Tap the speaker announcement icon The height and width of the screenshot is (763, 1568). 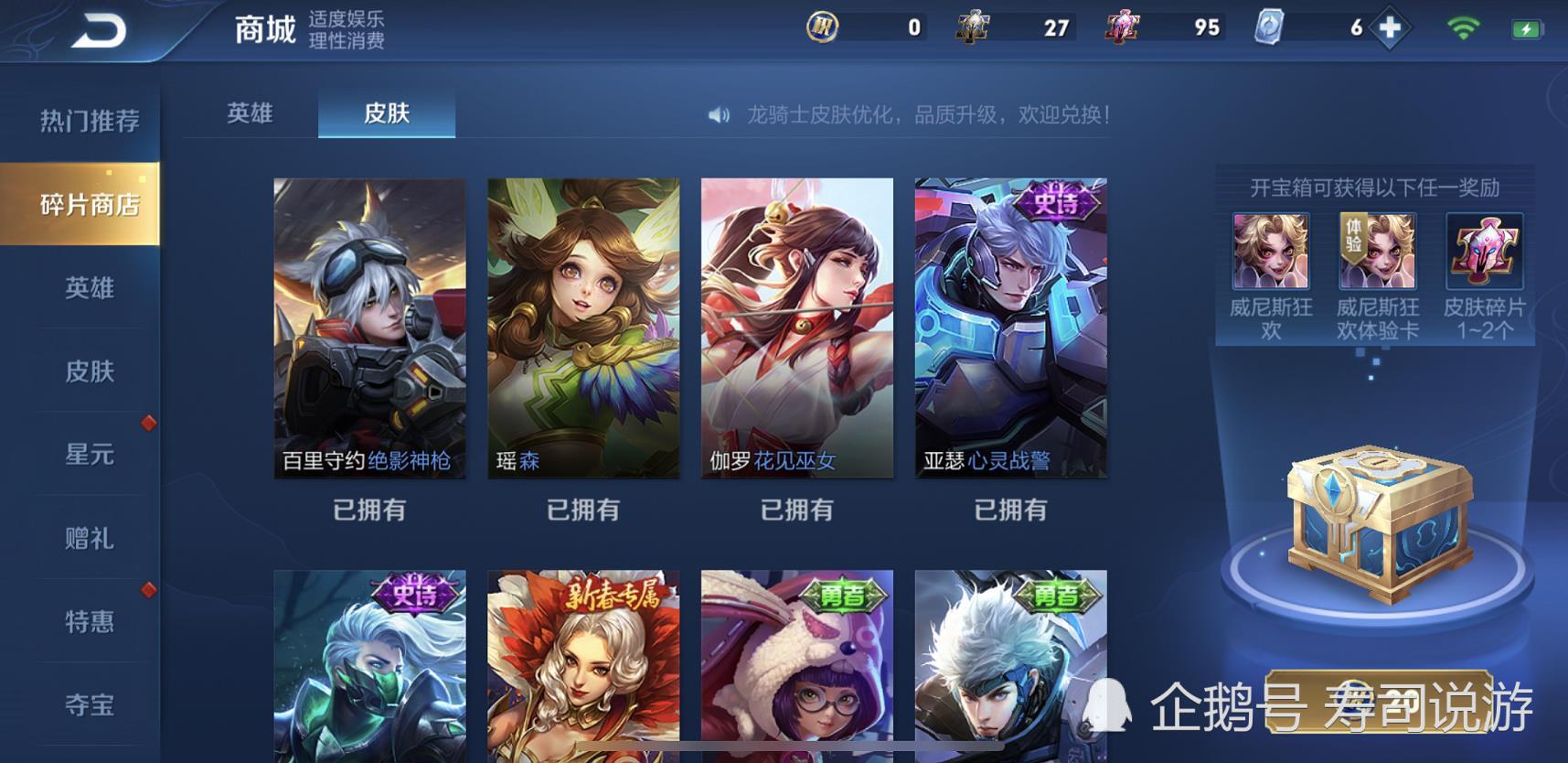tap(720, 115)
